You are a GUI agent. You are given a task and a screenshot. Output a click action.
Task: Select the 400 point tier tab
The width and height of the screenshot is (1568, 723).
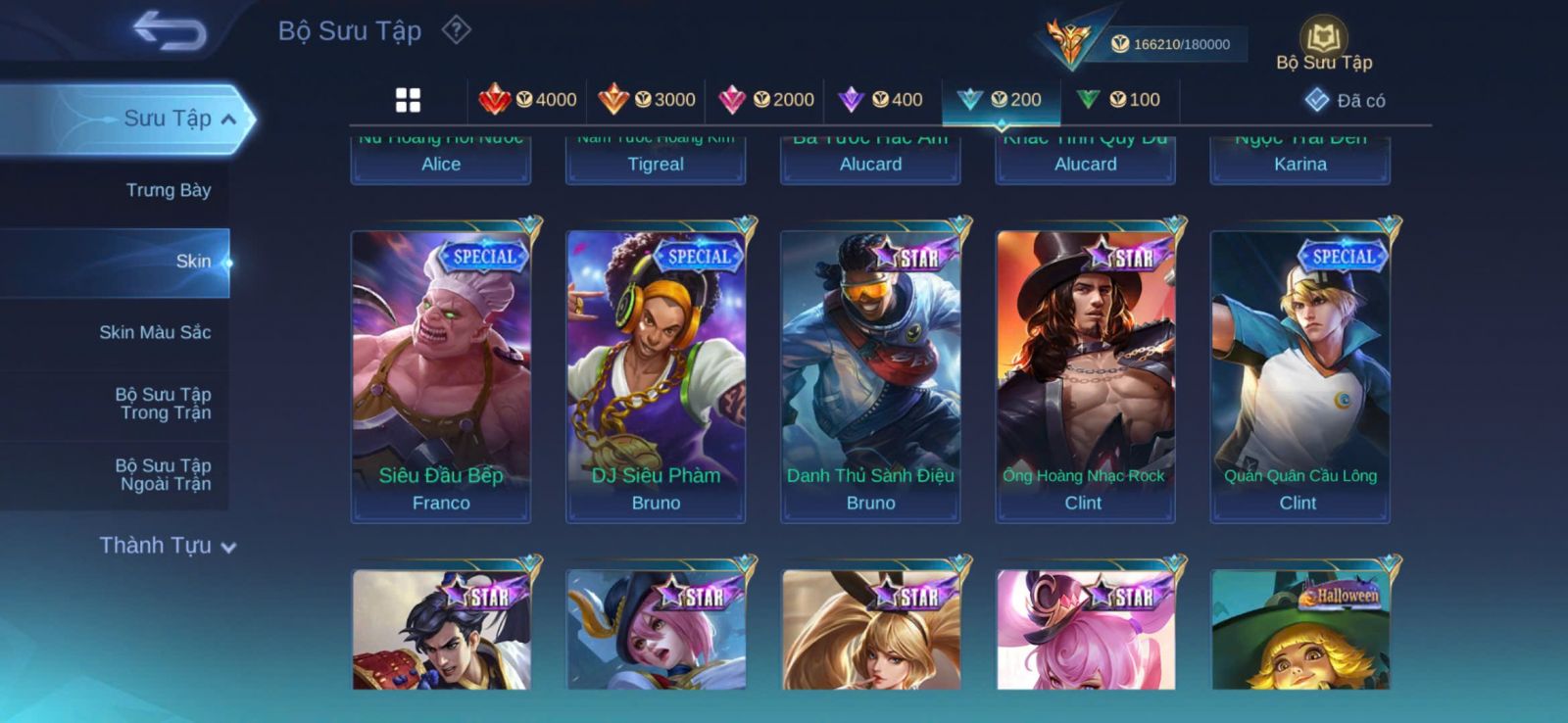pos(882,100)
